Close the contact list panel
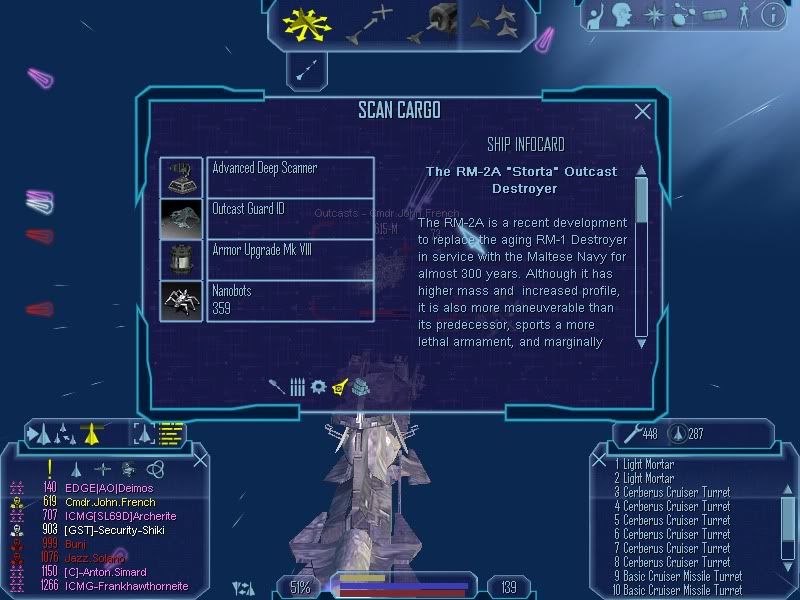Viewport: 800px width, 600px height. [201, 459]
